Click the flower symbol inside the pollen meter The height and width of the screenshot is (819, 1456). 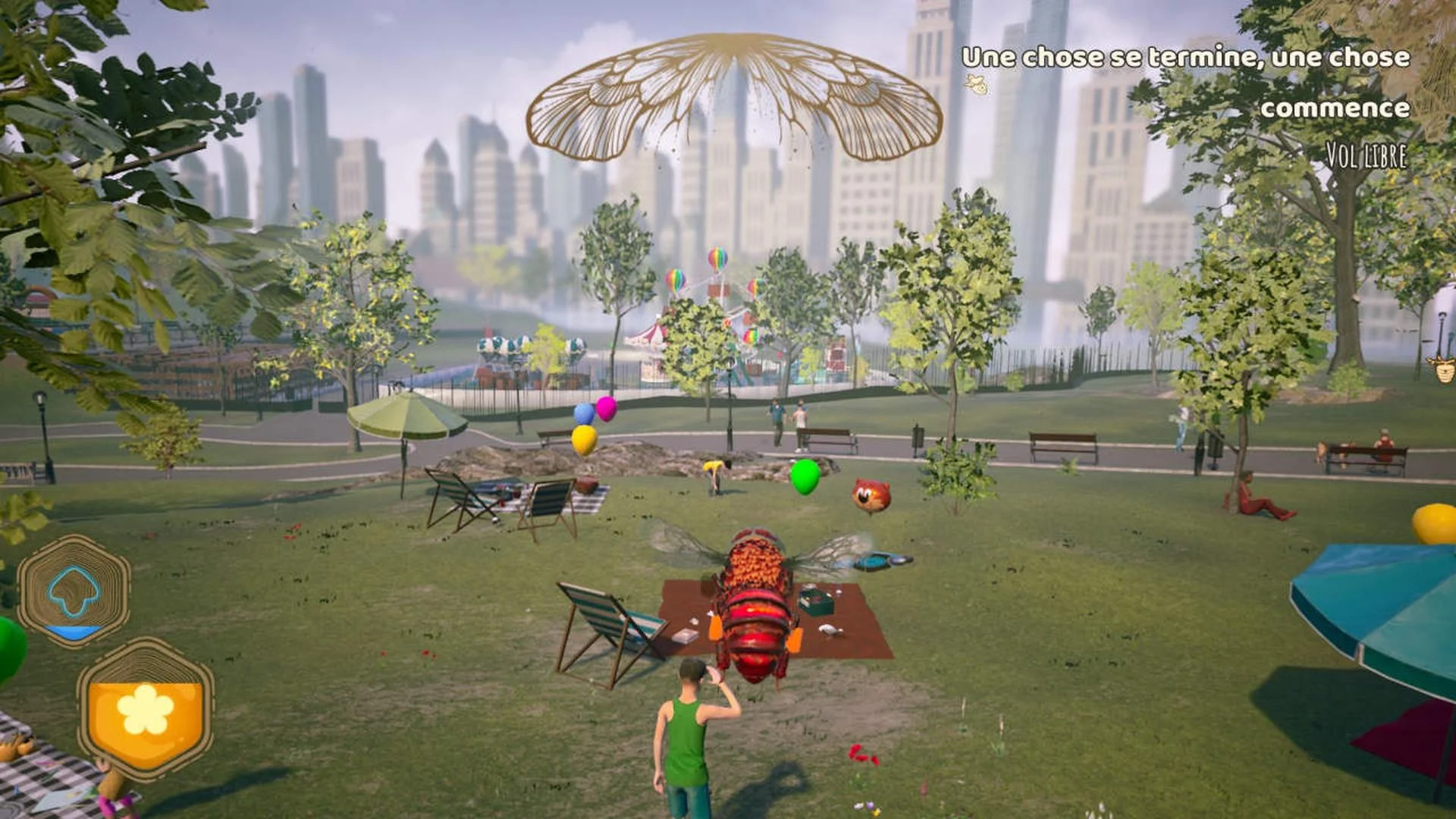(144, 709)
